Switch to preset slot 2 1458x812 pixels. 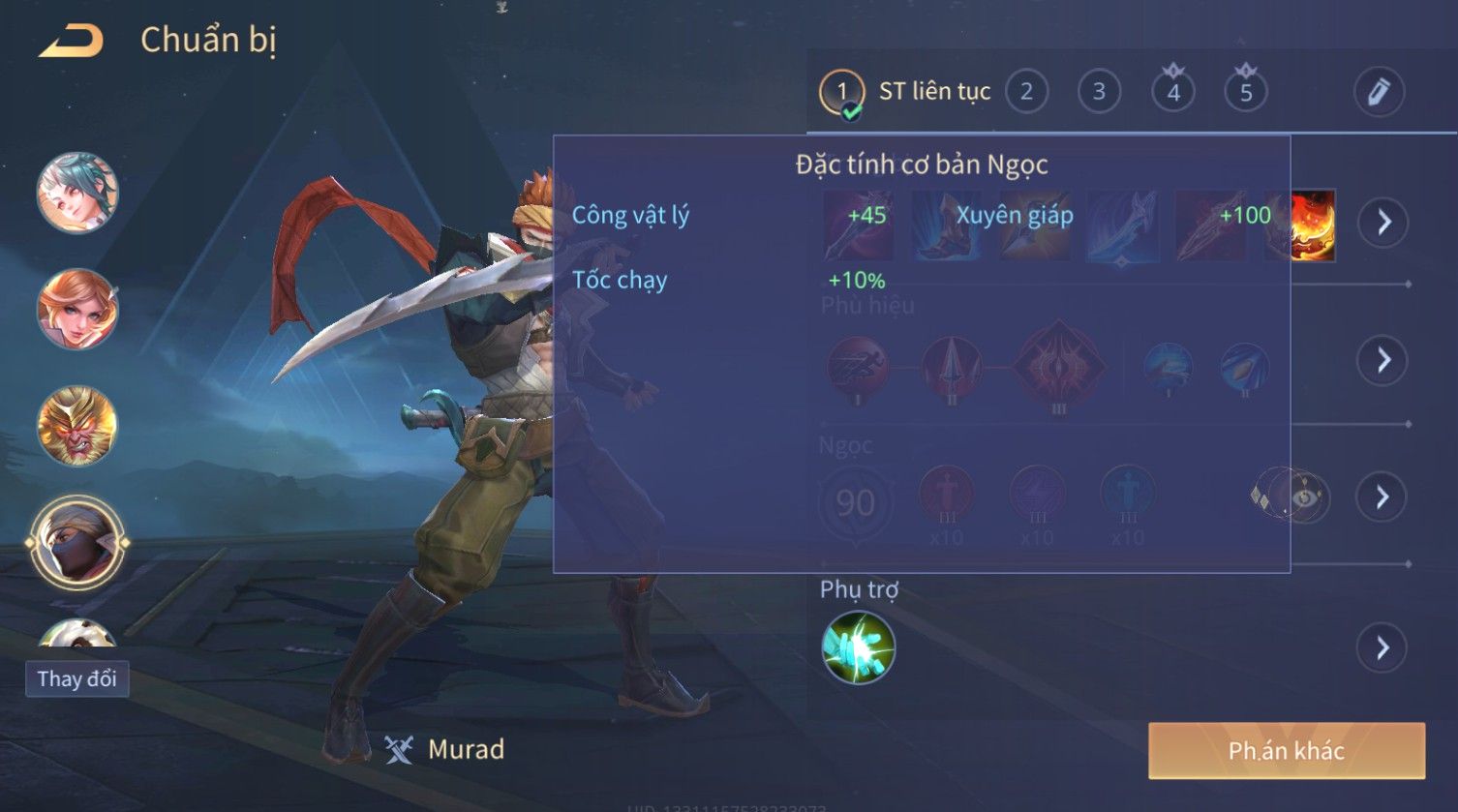(x=1026, y=92)
